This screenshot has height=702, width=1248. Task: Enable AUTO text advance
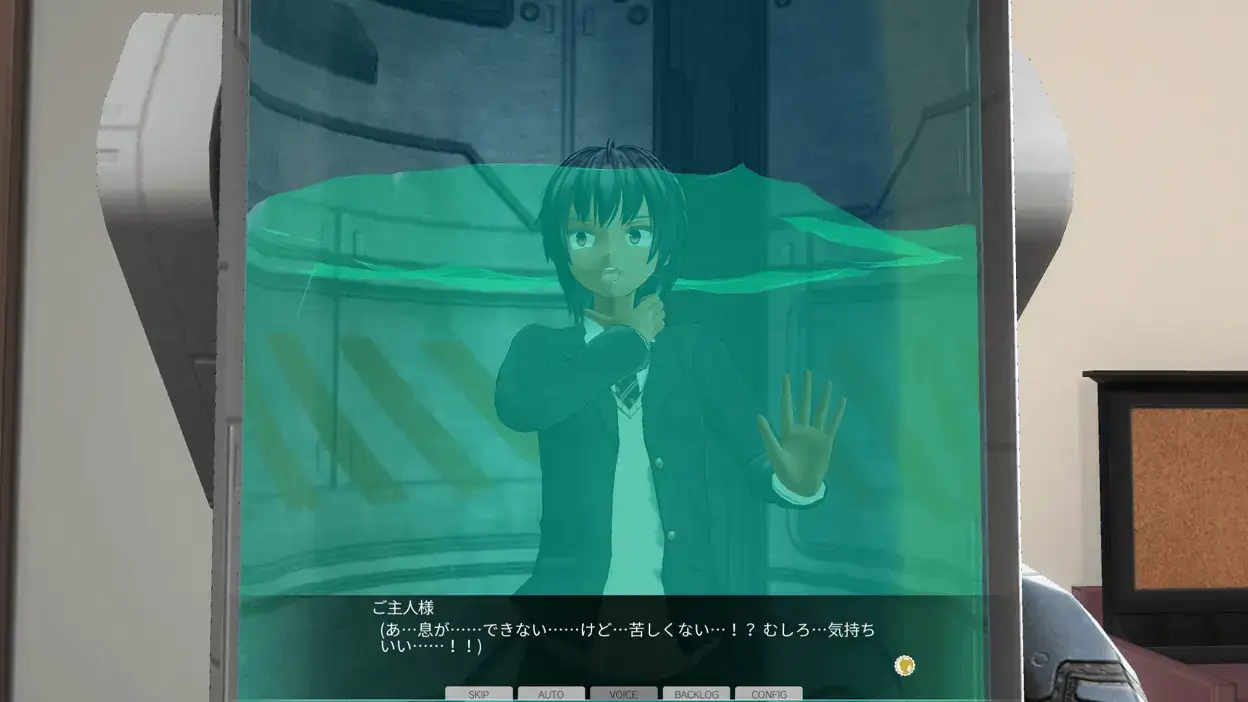(551, 694)
